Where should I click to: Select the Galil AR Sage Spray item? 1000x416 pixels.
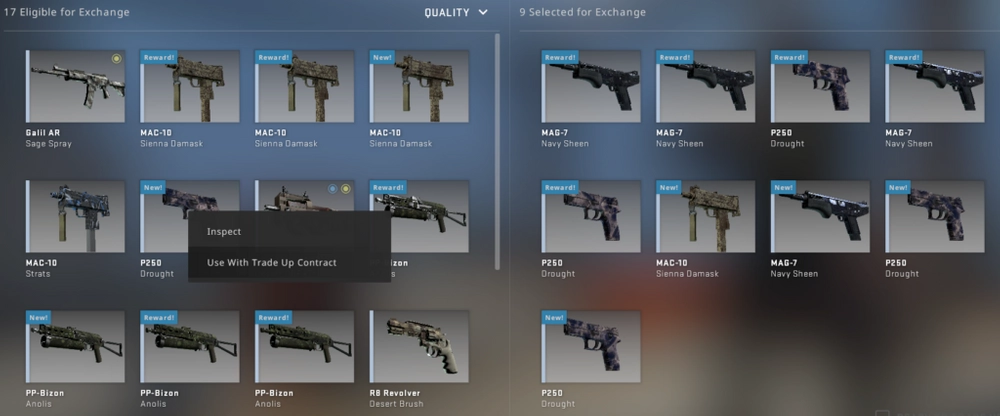pos(76,86)
